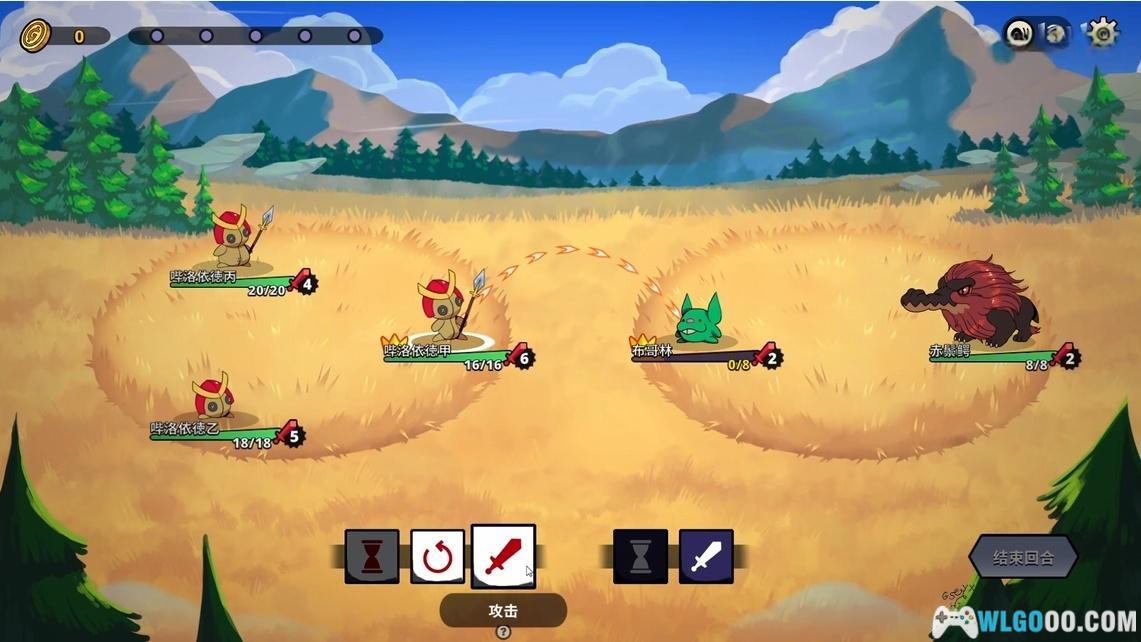Choose the red circular arrow action card
The image size is (1141, 642).
pyautogui.click(x=437, y=557)
